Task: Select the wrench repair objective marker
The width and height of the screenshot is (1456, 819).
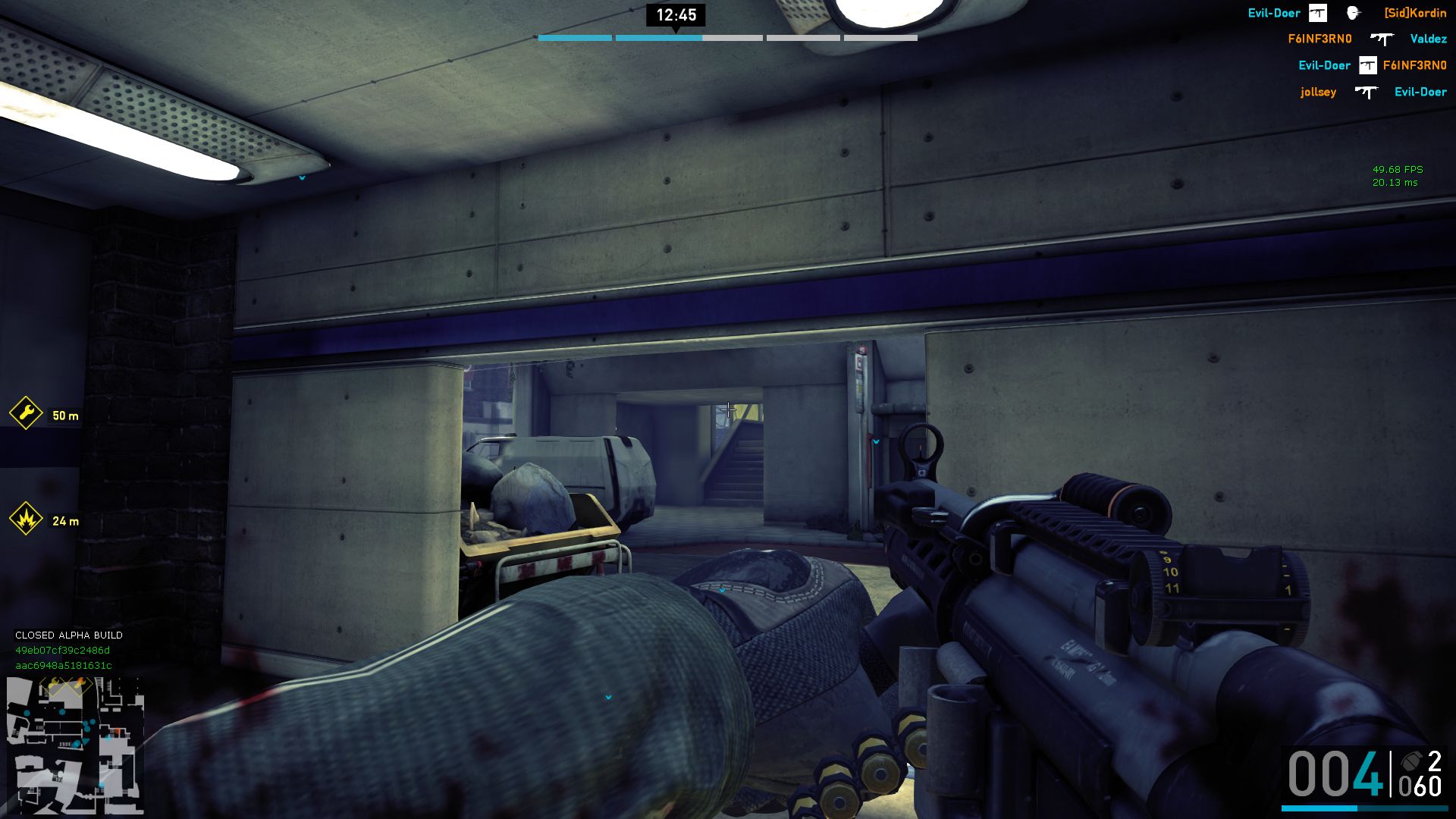Action: 26,414
